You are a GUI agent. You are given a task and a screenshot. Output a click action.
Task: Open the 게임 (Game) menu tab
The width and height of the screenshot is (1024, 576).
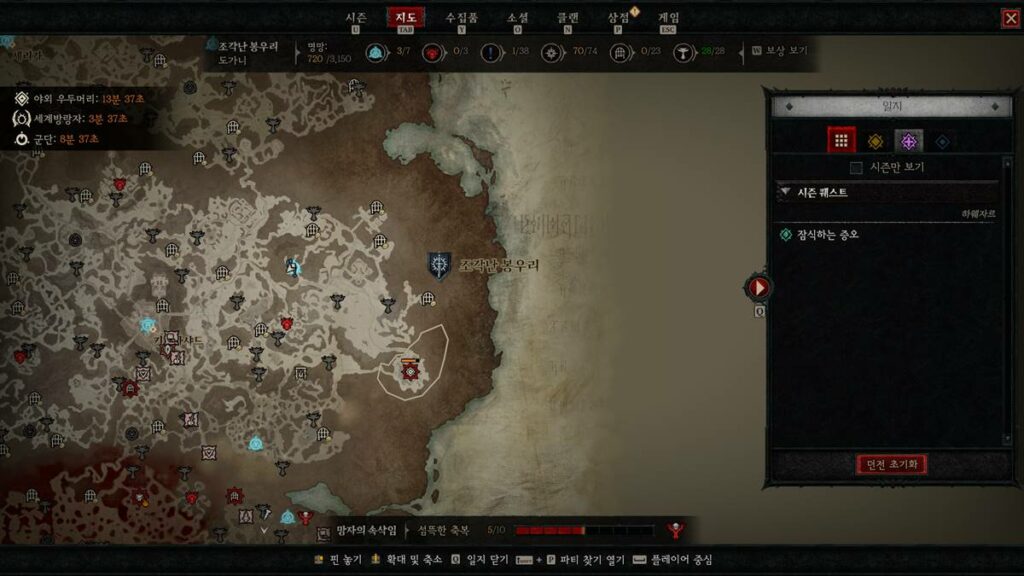point(669,17)
